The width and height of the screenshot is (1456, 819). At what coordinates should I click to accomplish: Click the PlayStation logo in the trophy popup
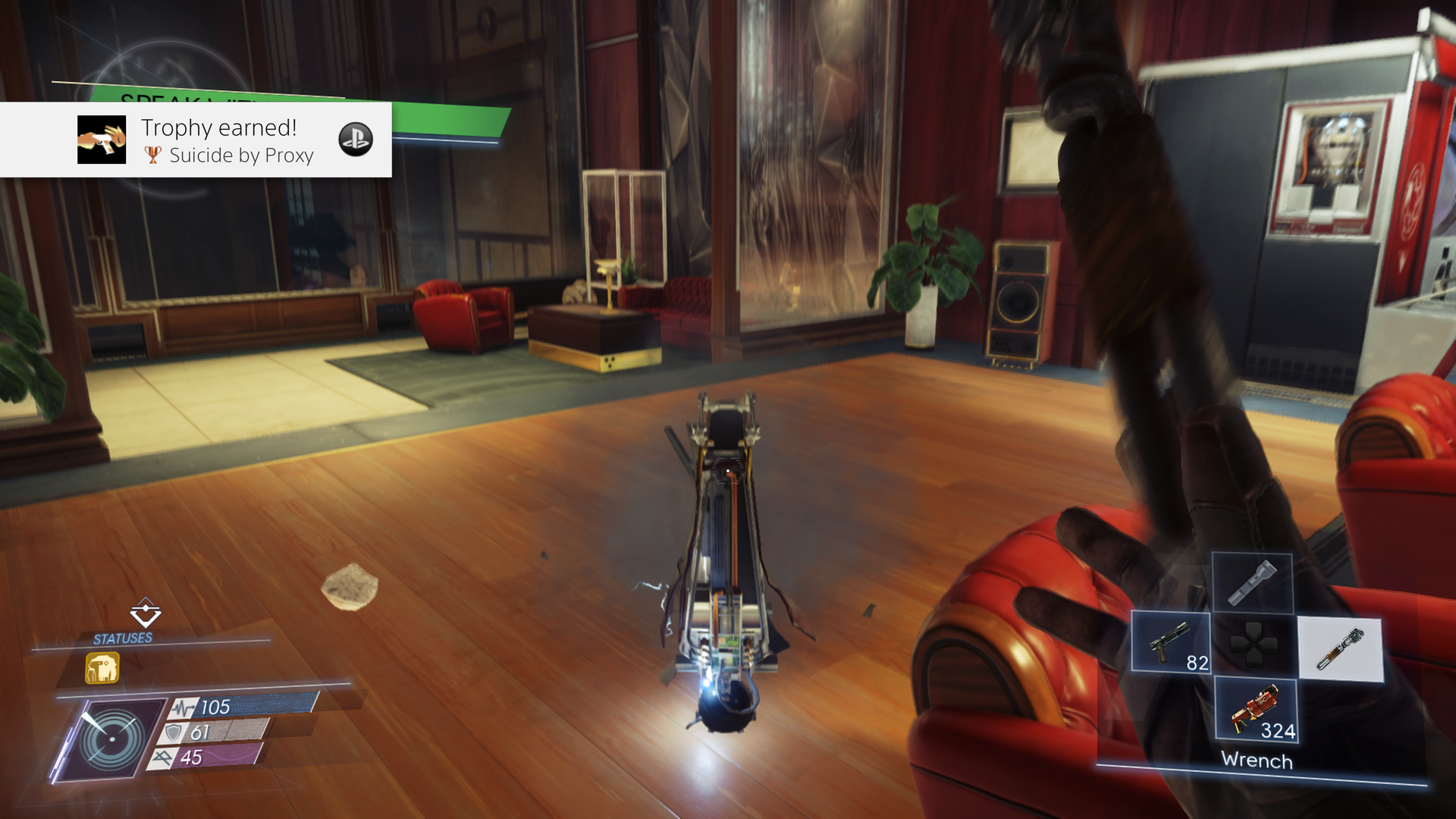(x=356, y=140)
